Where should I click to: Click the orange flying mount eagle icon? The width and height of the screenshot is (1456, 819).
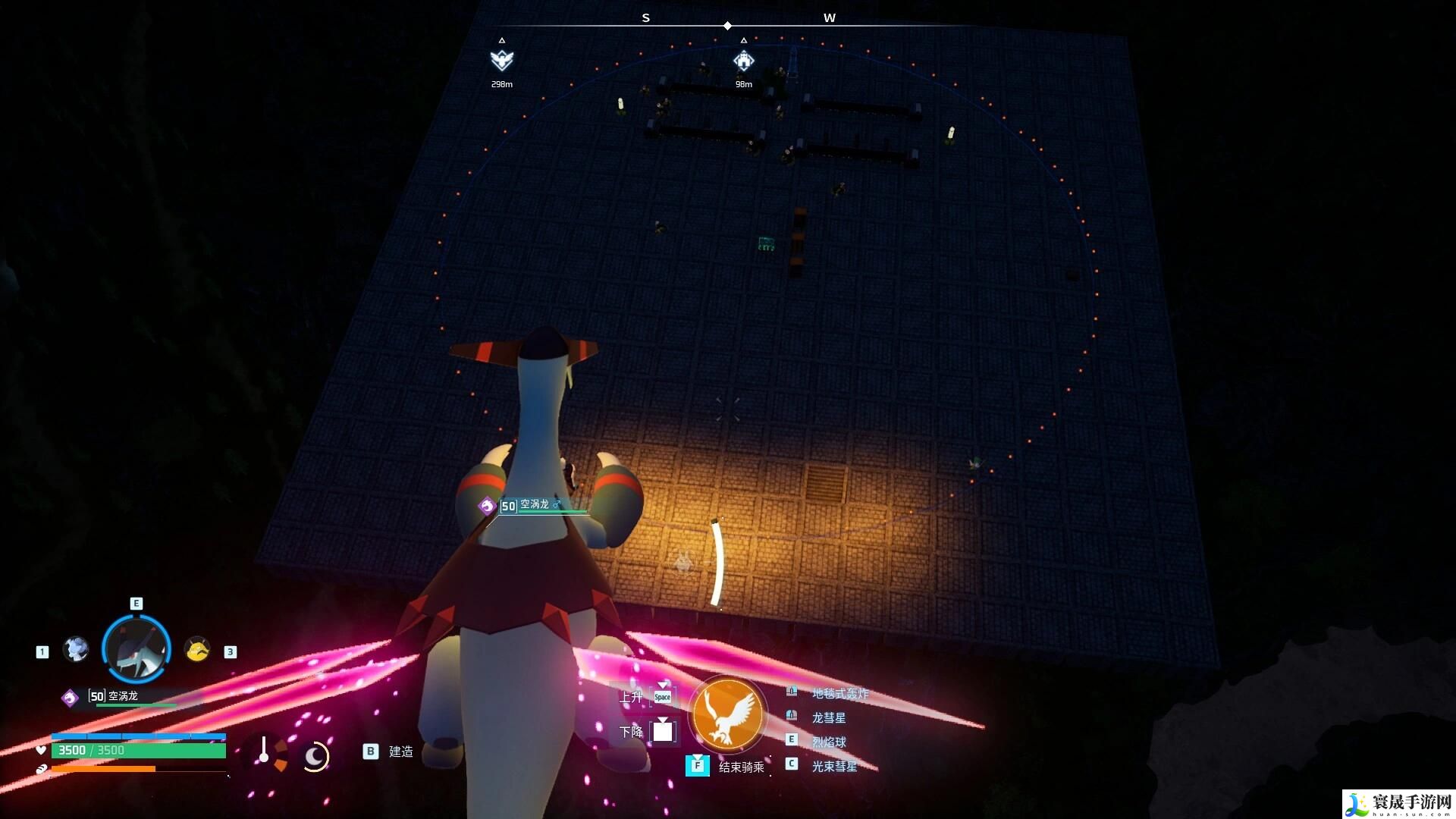(728, 714)
